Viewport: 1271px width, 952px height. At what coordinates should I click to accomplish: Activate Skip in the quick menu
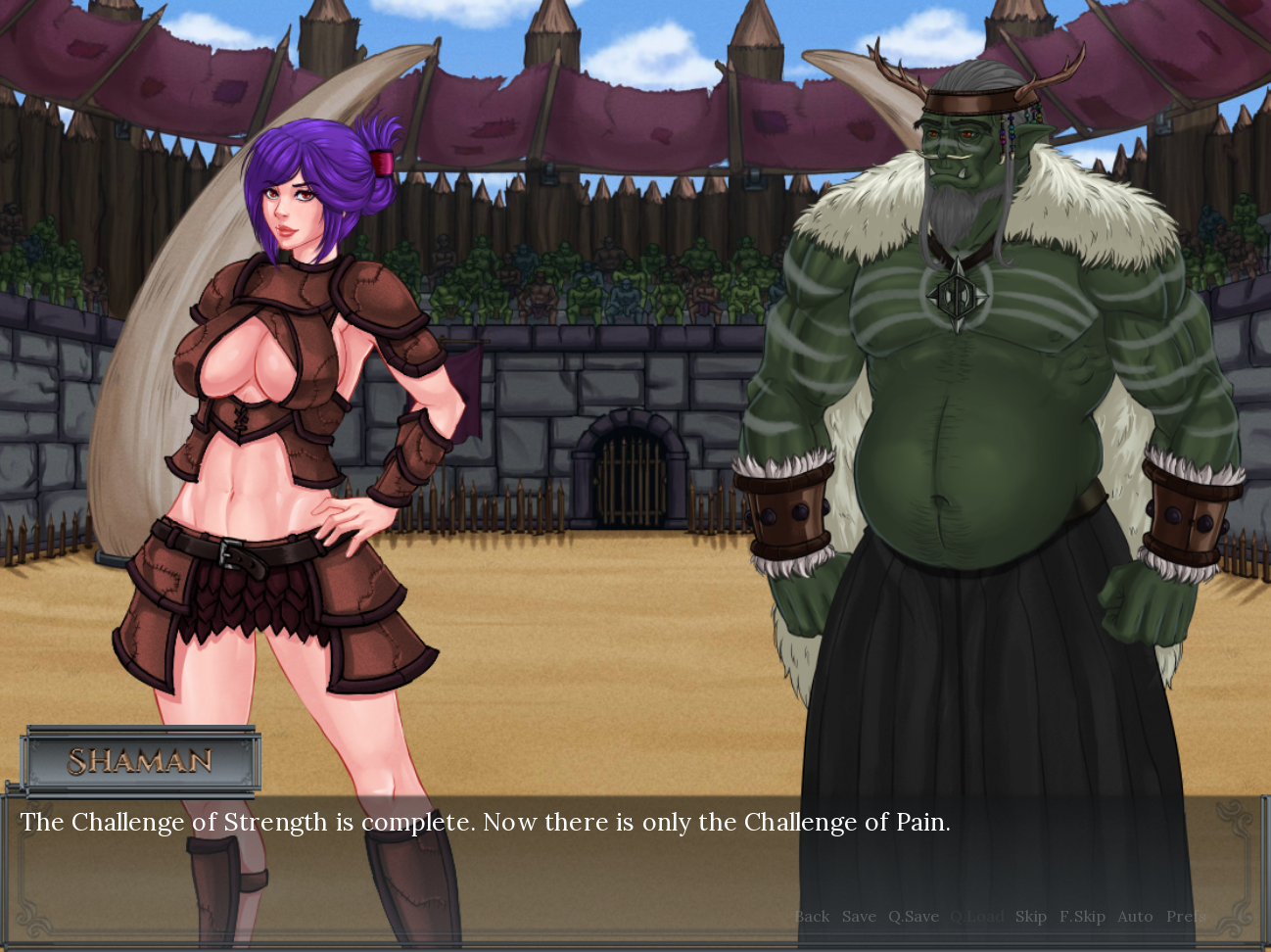(x=1030, y=917)
